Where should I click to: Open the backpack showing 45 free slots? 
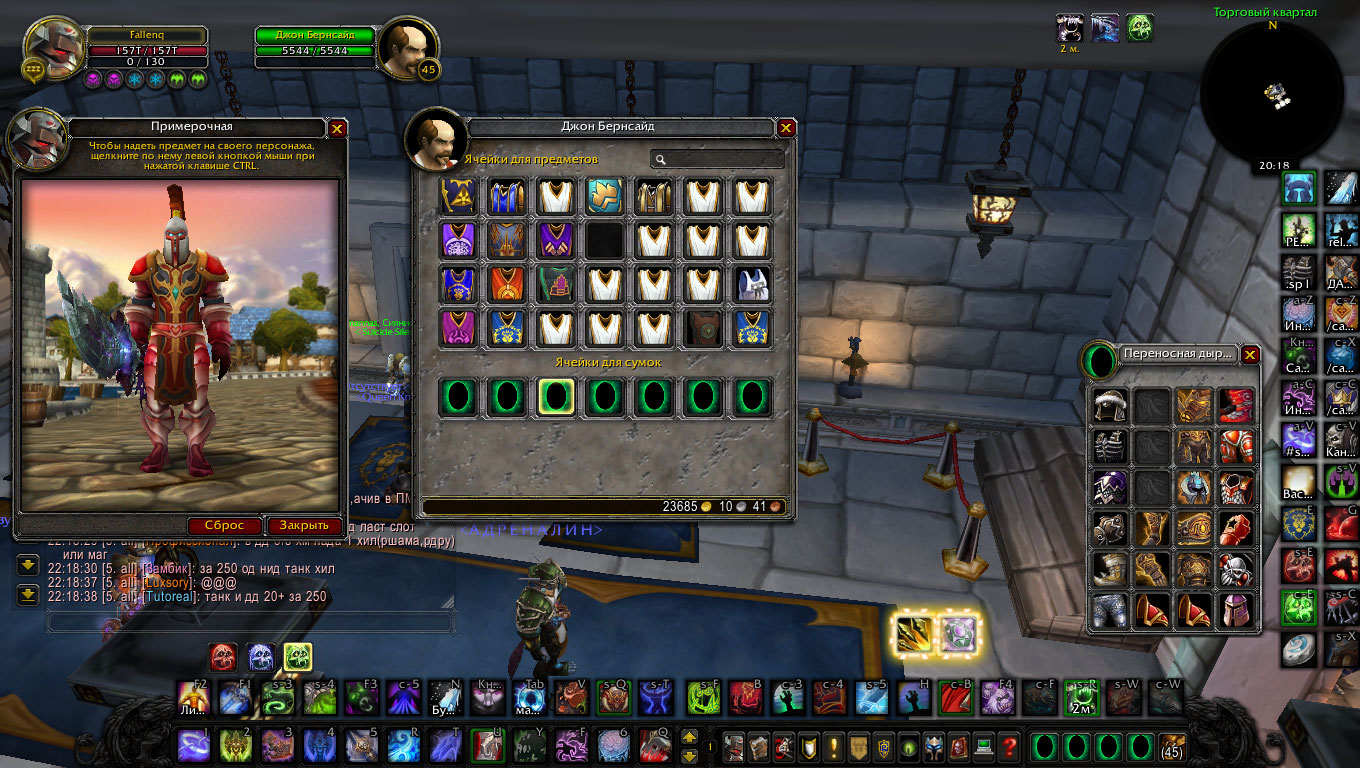[1172, 746]
